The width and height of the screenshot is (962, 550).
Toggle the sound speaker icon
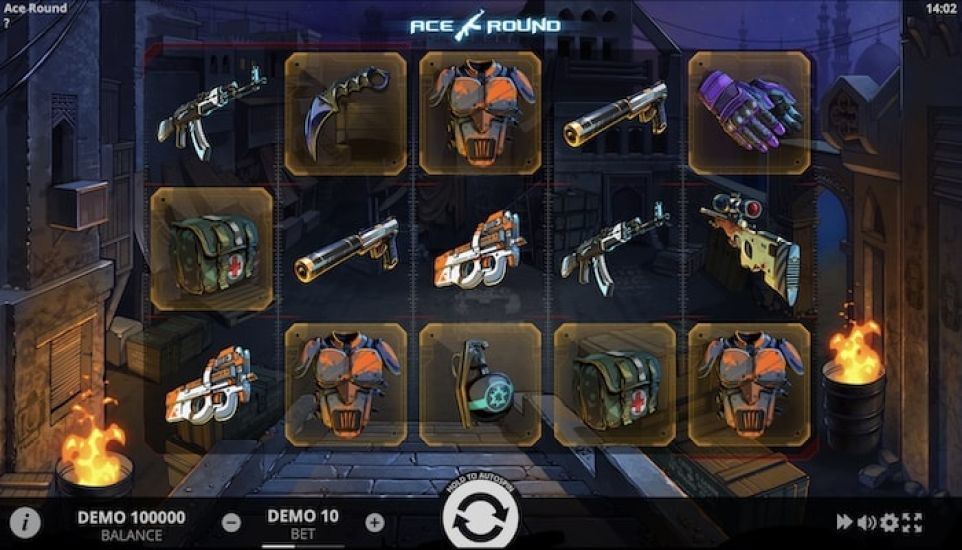[866, 521]
